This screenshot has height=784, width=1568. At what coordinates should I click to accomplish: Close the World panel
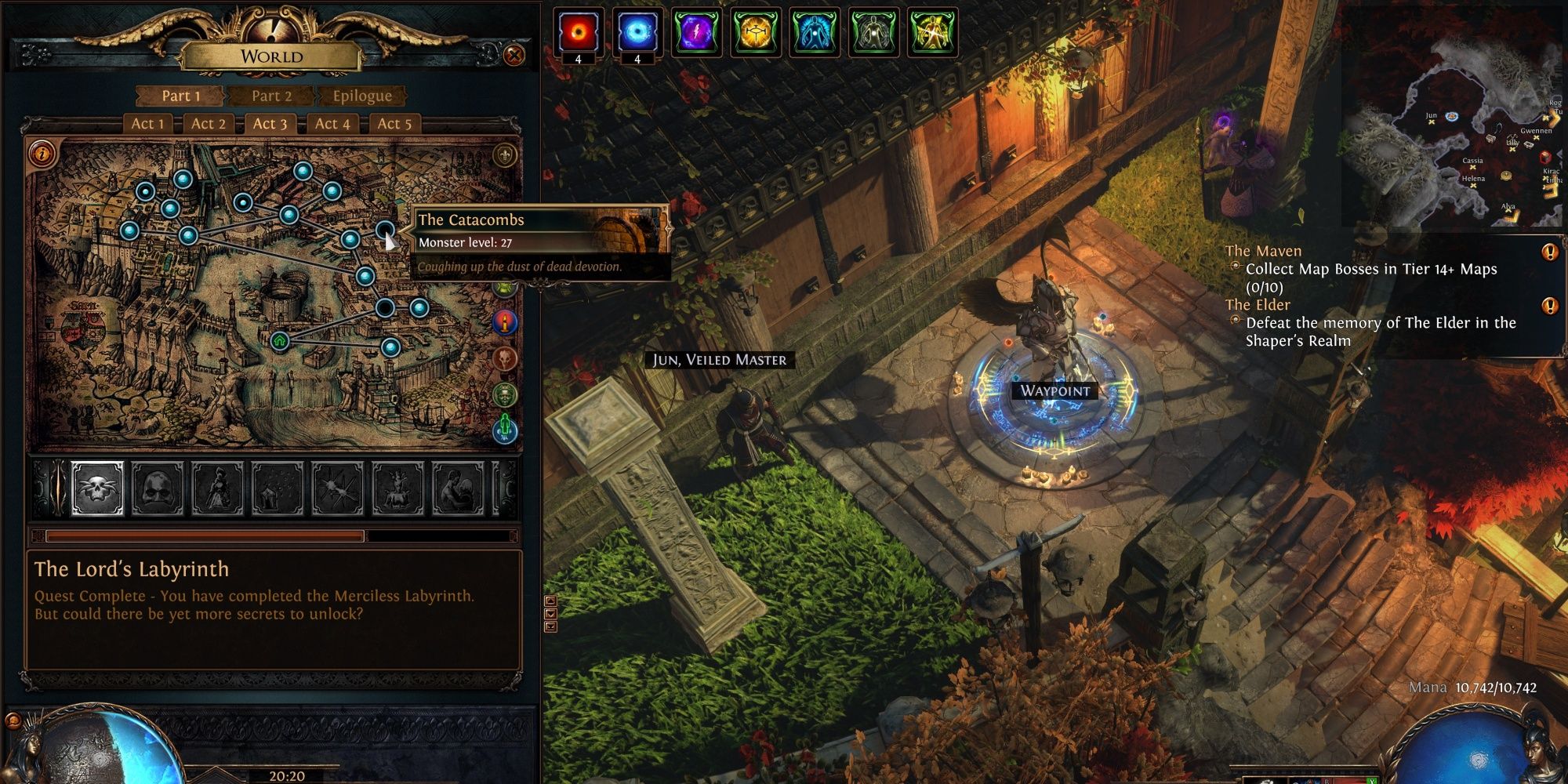[514, 56]
